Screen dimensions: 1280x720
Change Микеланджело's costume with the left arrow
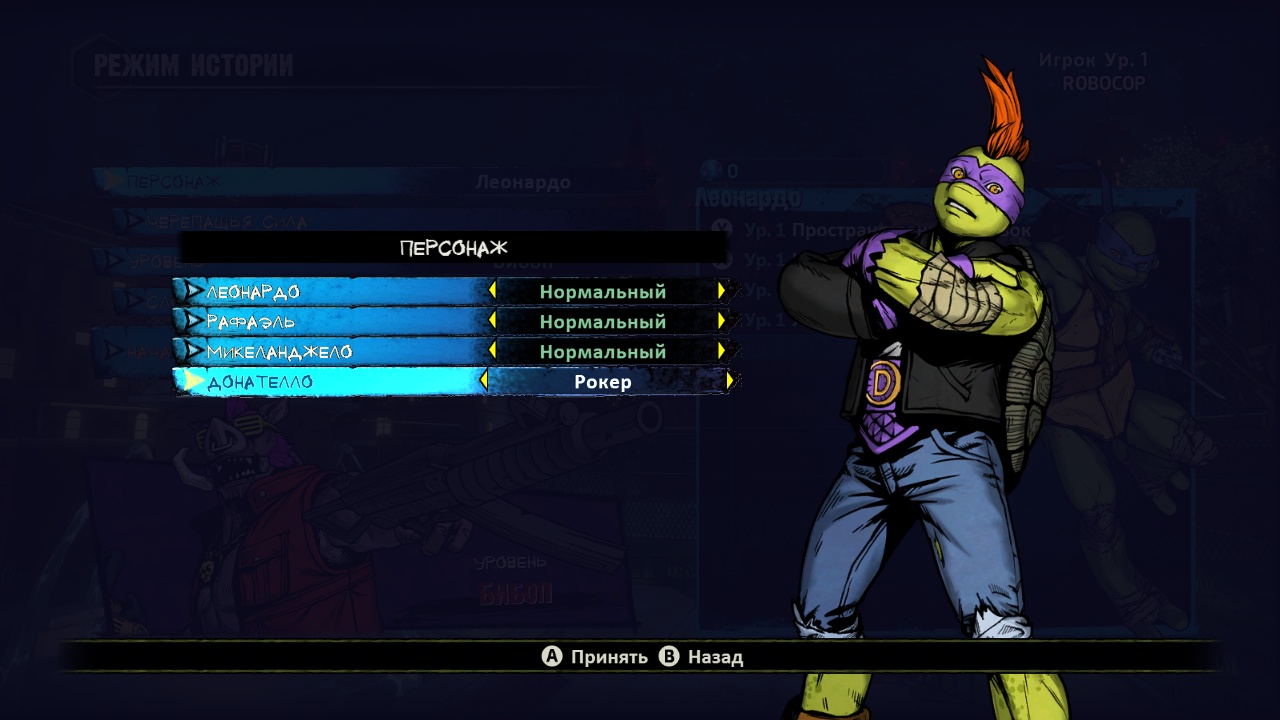point(492,351)
